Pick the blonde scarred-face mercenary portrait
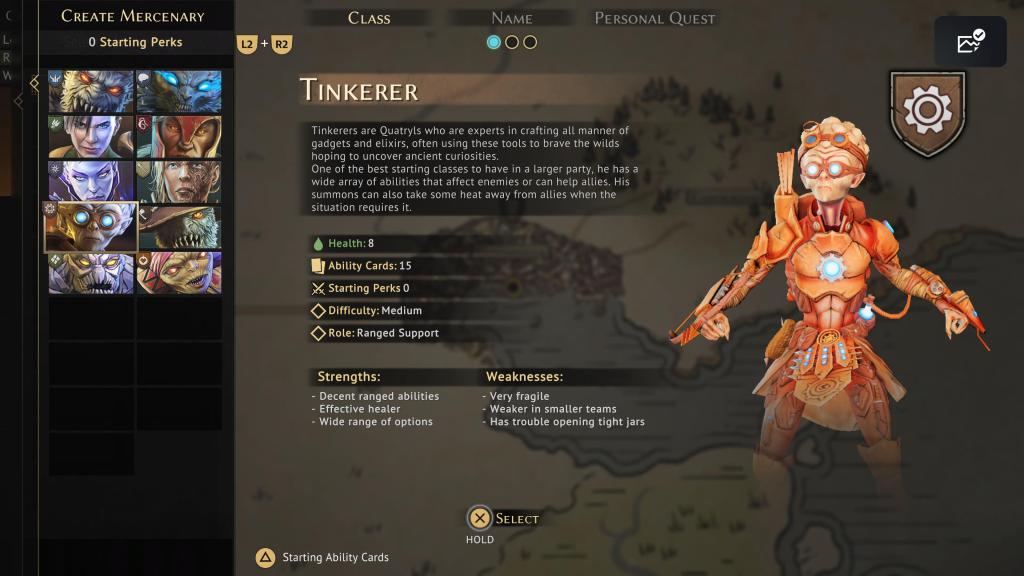The height and width of the screenshot is (576, 1024). tap(179, 182)
